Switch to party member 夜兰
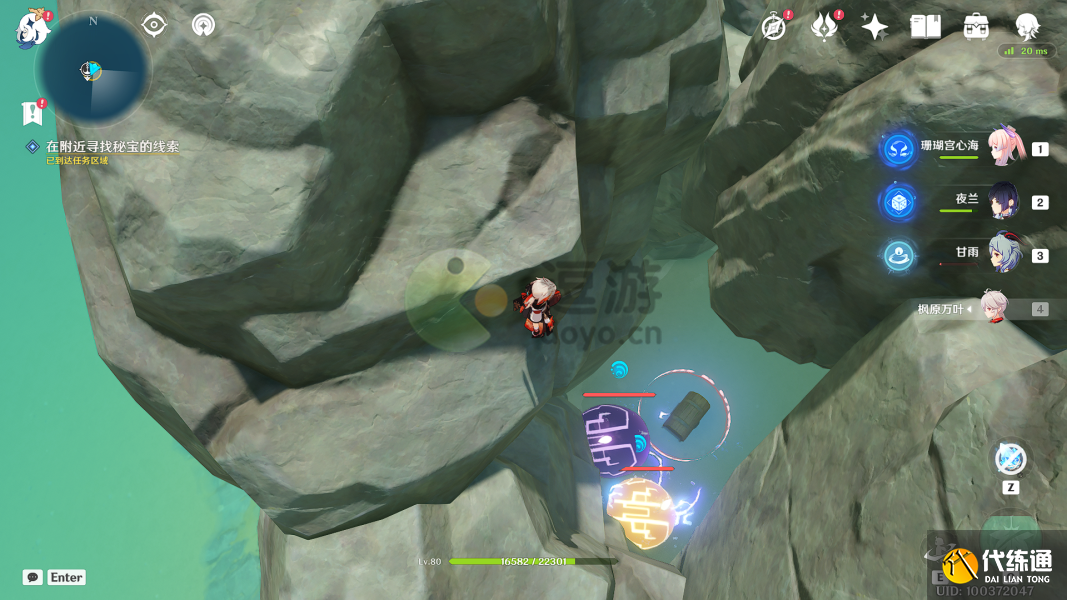The height and width of the screenshot is (600, 1067). (x=1002, y=201)
